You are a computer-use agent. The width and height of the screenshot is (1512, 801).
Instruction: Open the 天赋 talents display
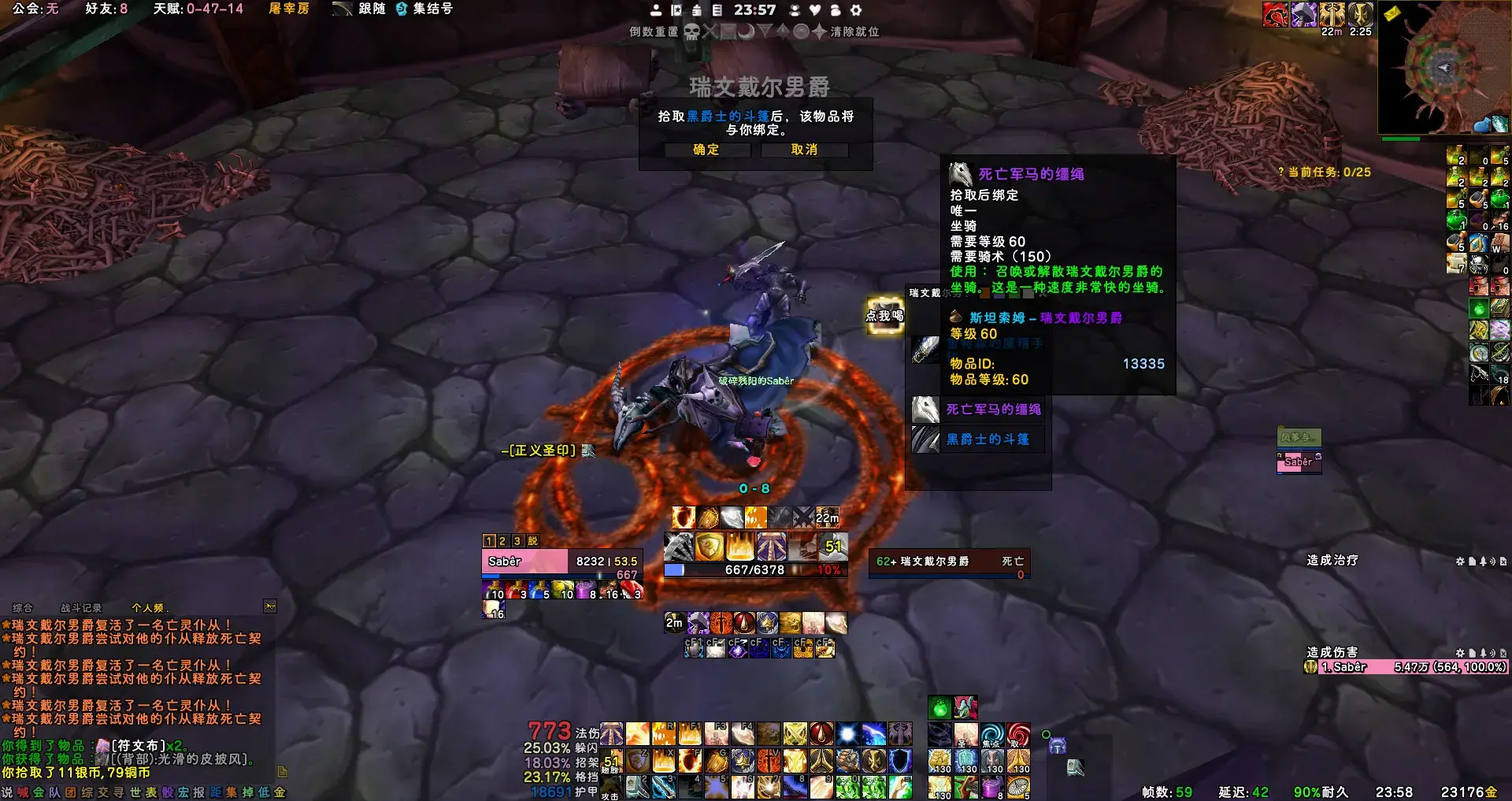point(198,9)
